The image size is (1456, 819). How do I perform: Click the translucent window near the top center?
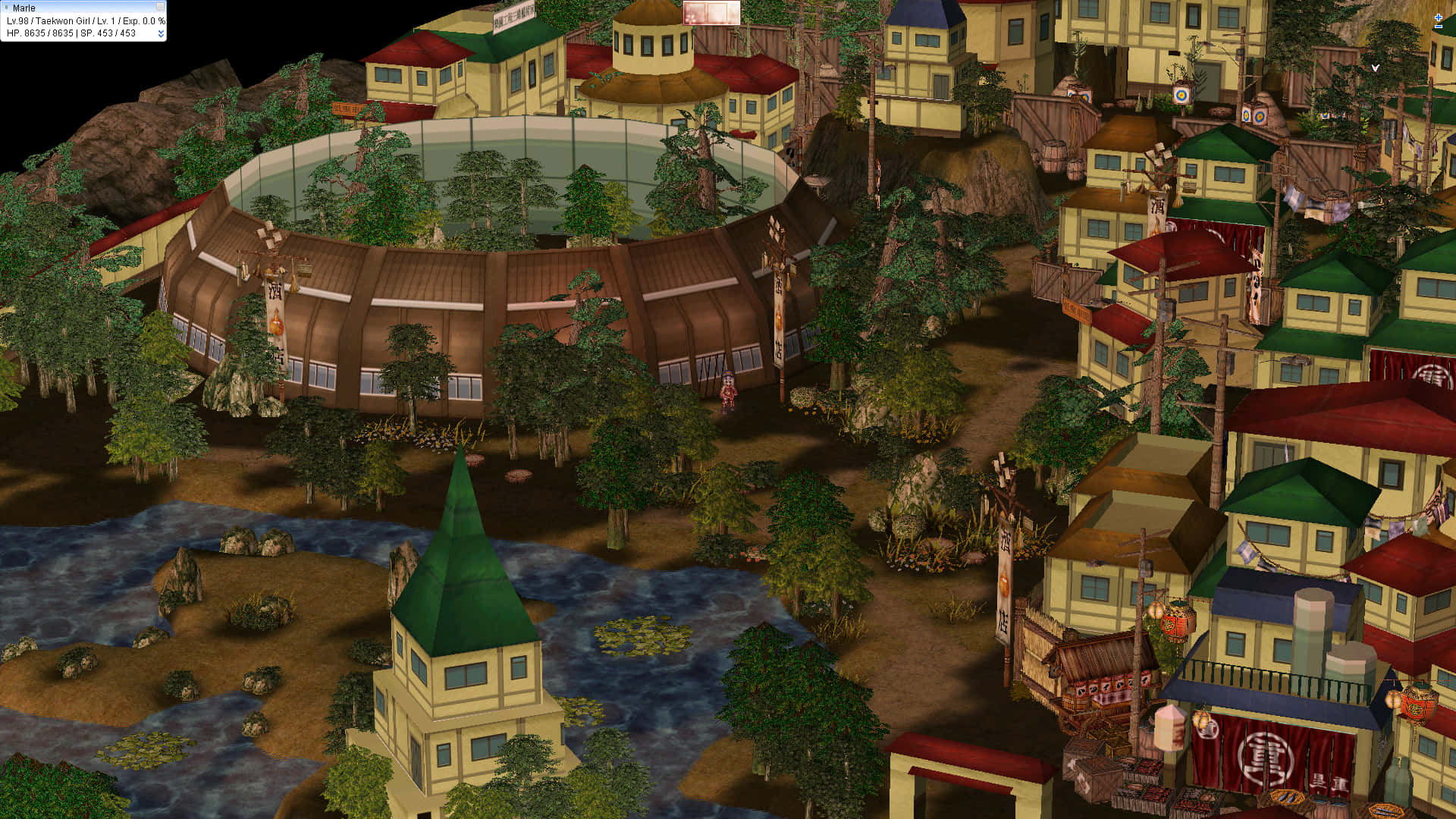click(711, 13)
